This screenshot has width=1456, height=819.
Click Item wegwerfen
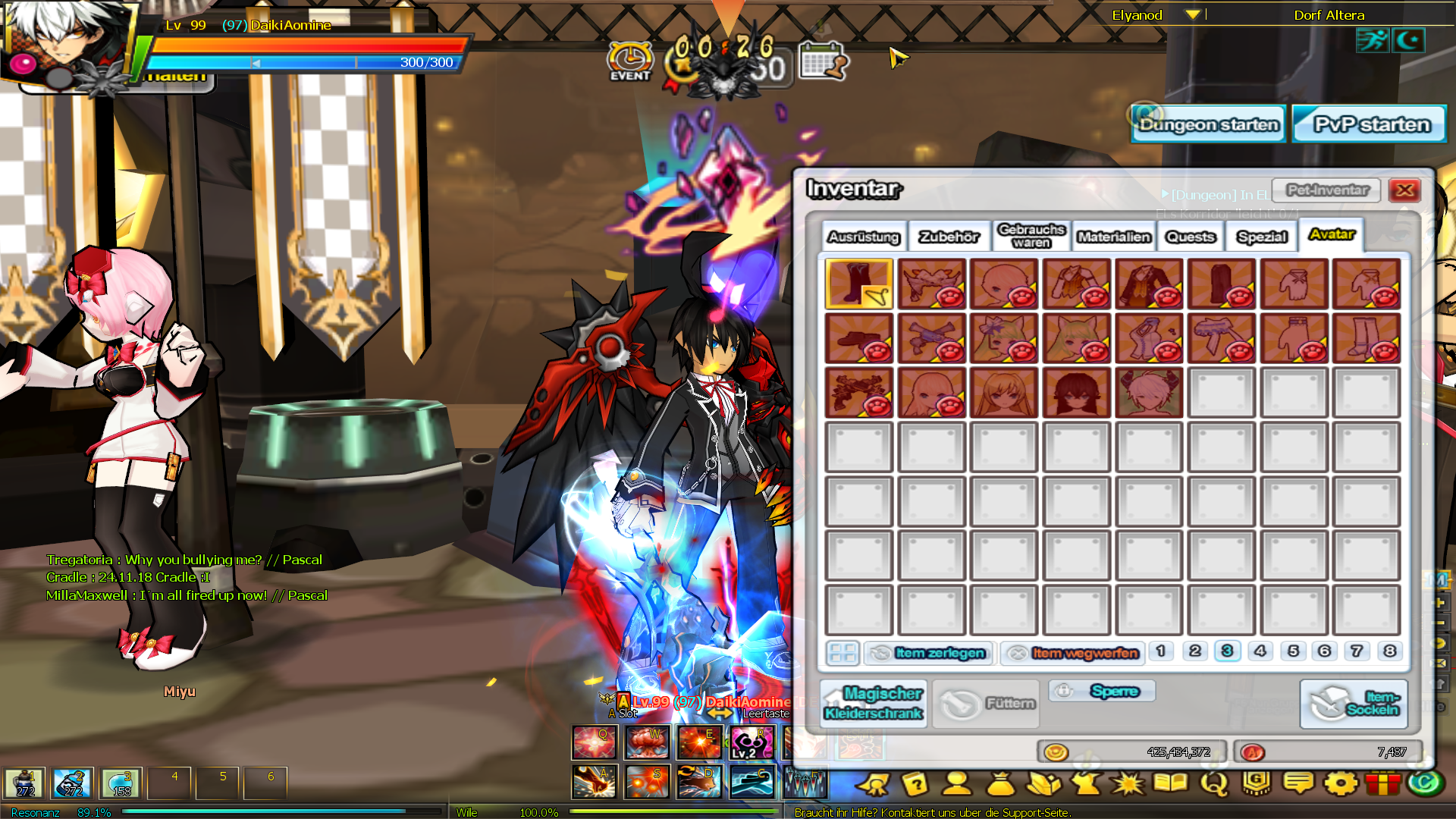tap(1073, 653)
